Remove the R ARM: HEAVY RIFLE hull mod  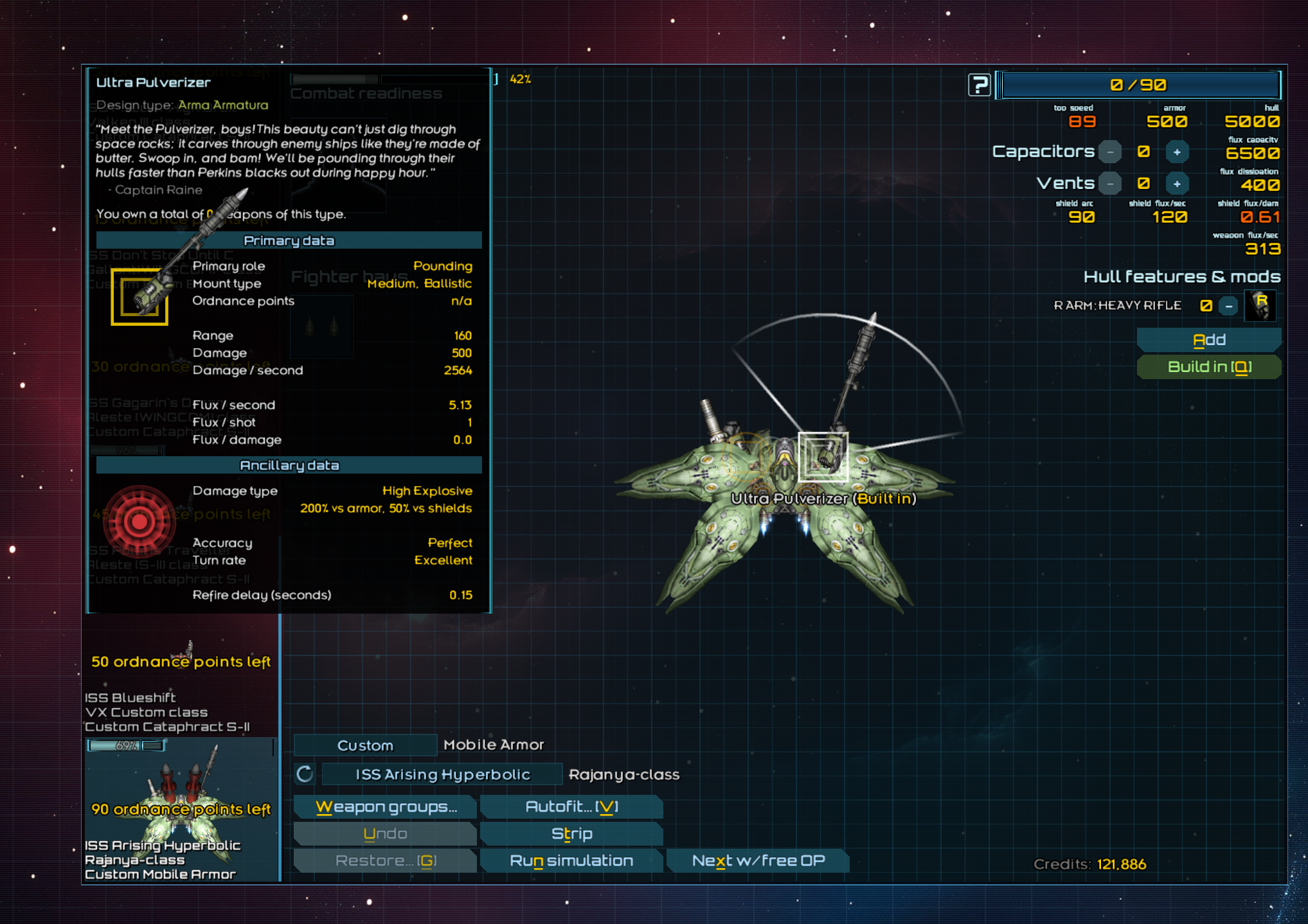pos(1228,306)
